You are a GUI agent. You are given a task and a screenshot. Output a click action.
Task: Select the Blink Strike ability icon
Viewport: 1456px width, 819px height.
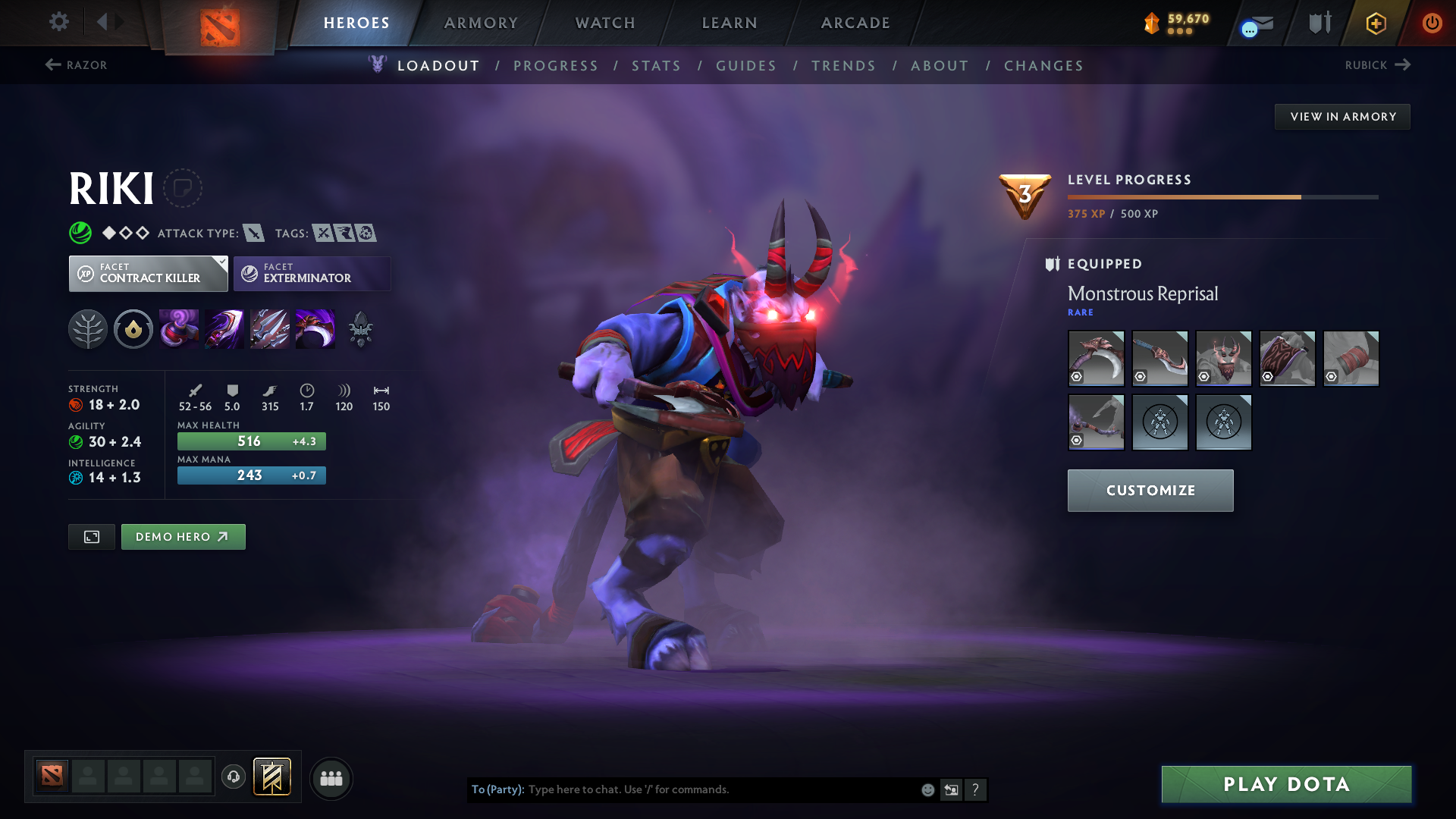pyautogui.click(x=224, y=329)
